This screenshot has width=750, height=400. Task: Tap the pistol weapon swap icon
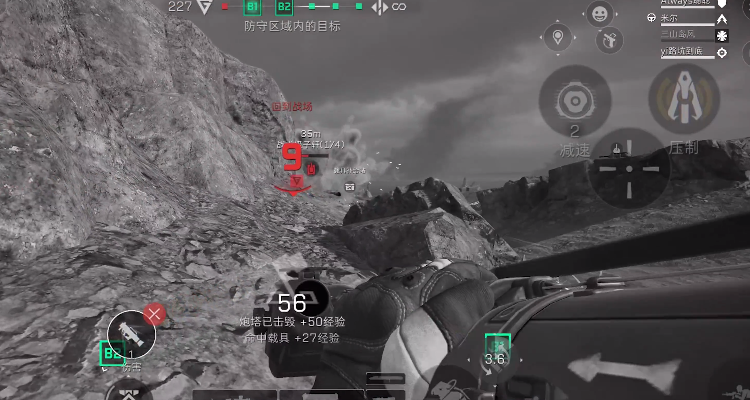tap(608, 40)
